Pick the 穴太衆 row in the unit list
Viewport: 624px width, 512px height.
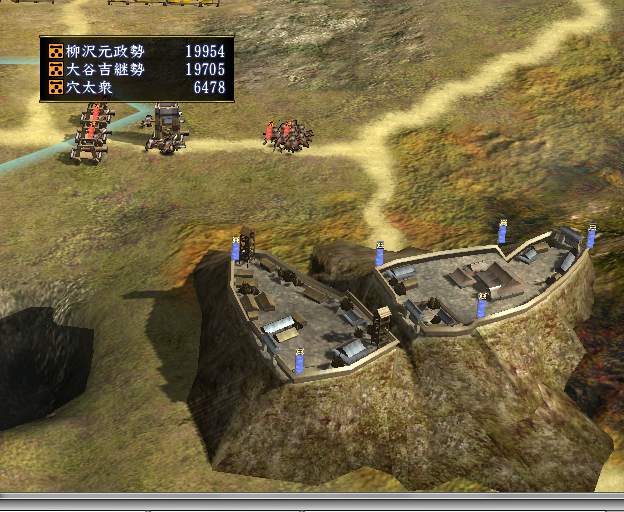136,88
